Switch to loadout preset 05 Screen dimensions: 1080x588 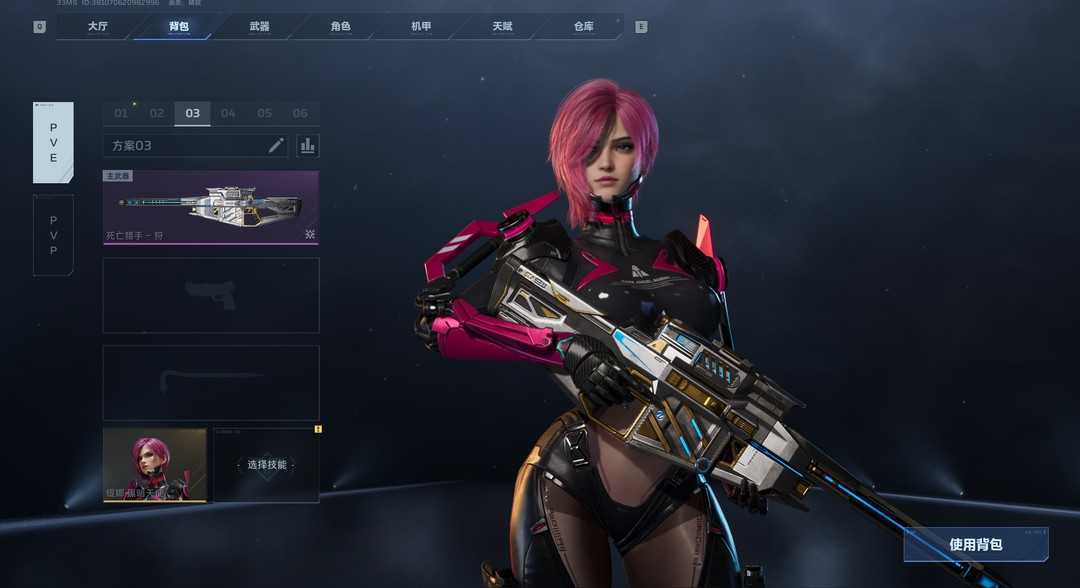coord(264,113)
